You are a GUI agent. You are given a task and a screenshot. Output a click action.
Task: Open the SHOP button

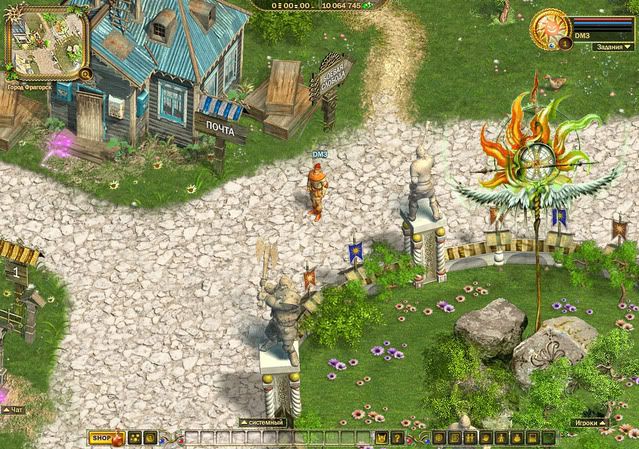[x=100, y=438]
